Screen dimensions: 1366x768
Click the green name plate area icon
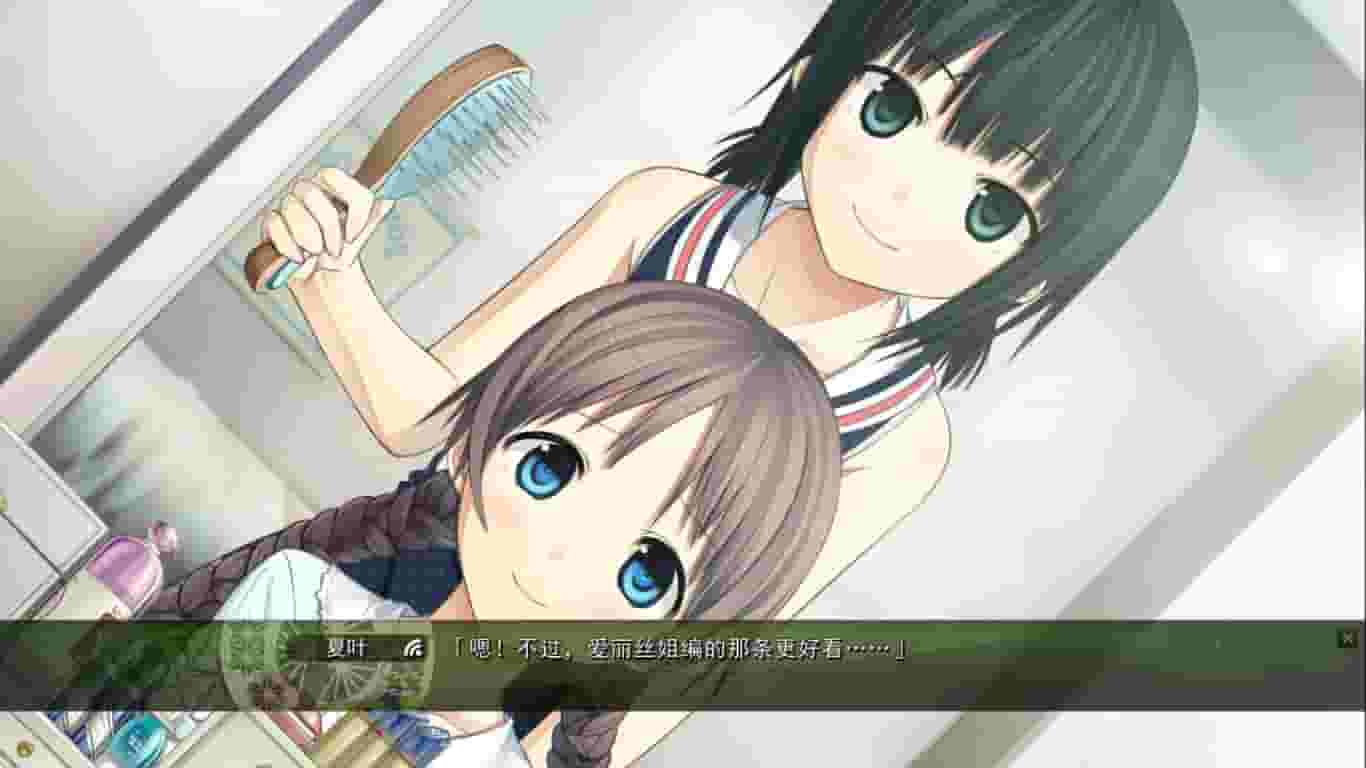click(345, 650)
